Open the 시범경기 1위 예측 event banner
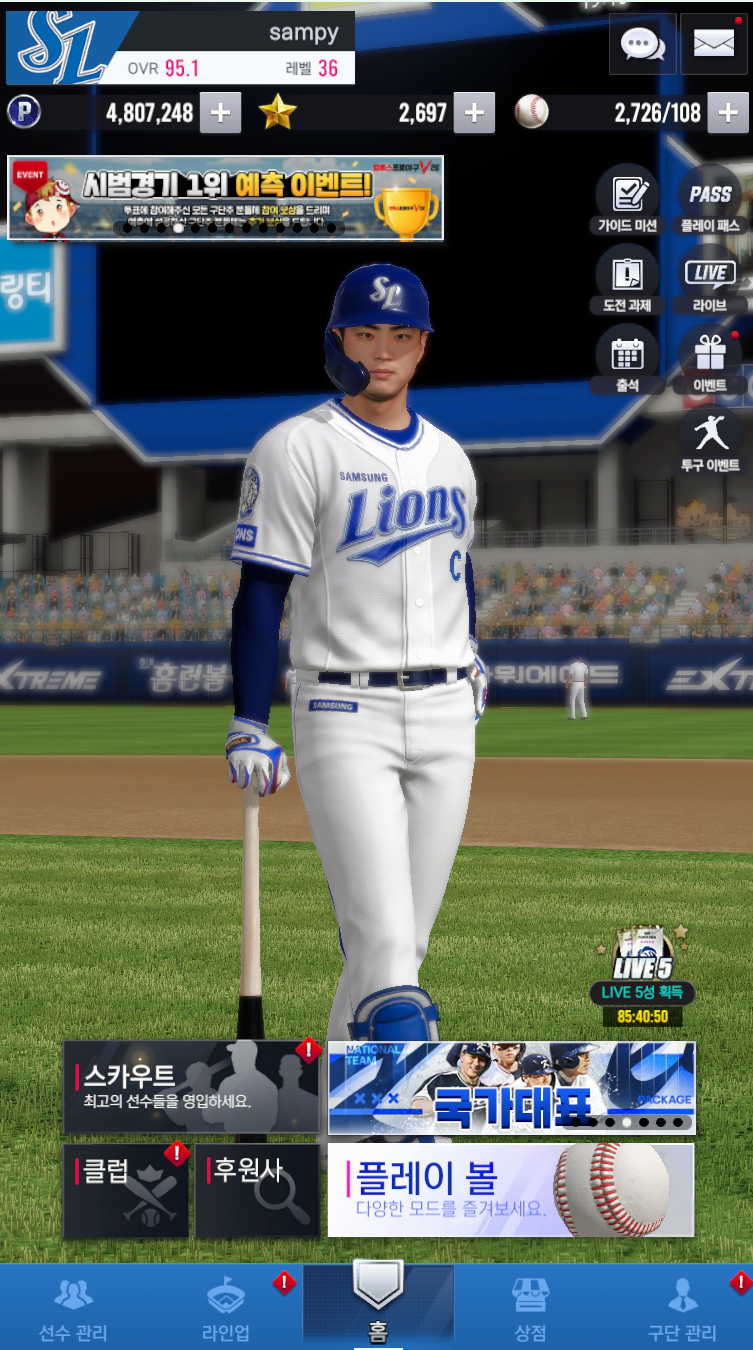This screenshot has width=753, height=1350. 225,197
